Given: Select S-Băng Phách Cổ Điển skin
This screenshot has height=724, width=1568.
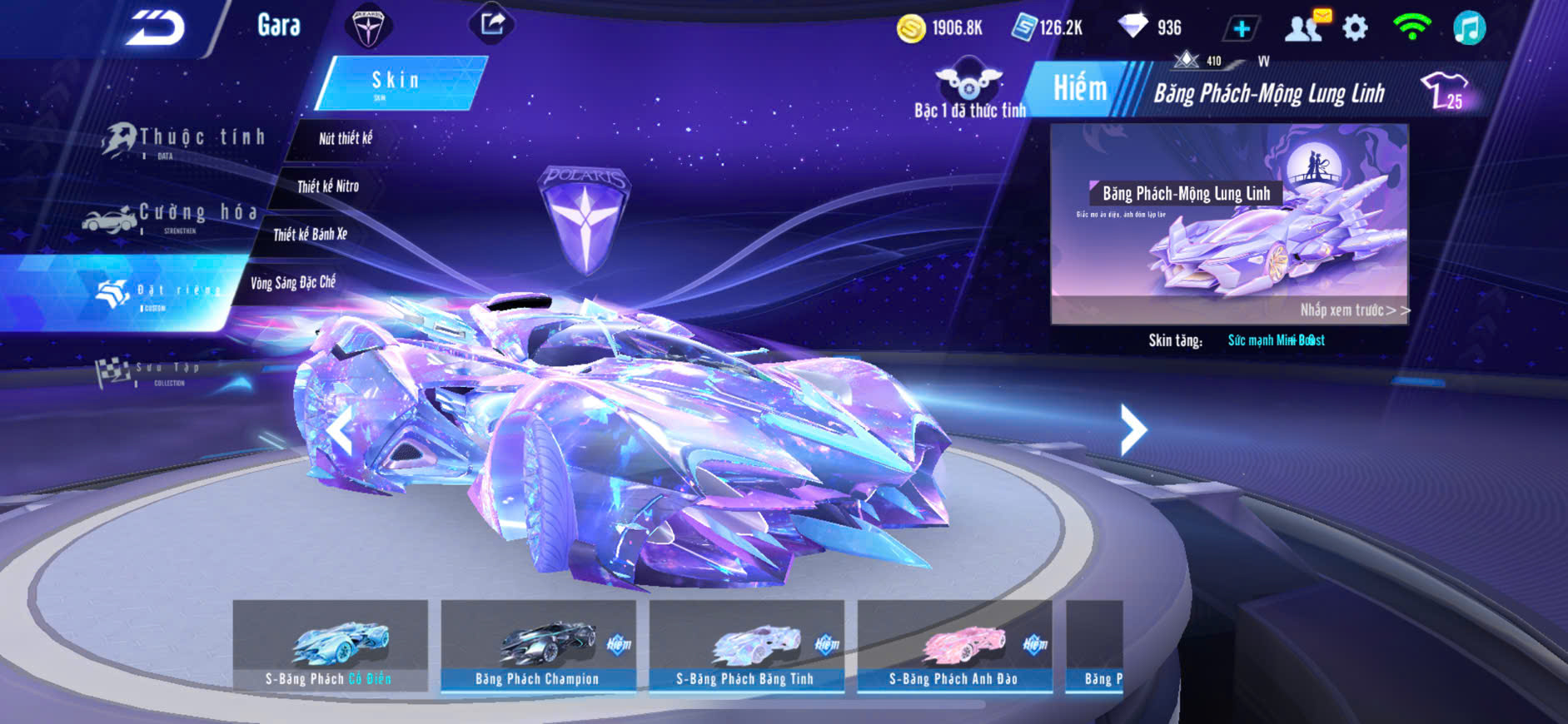Looking at the screenshot, I should tap(331, 647).
